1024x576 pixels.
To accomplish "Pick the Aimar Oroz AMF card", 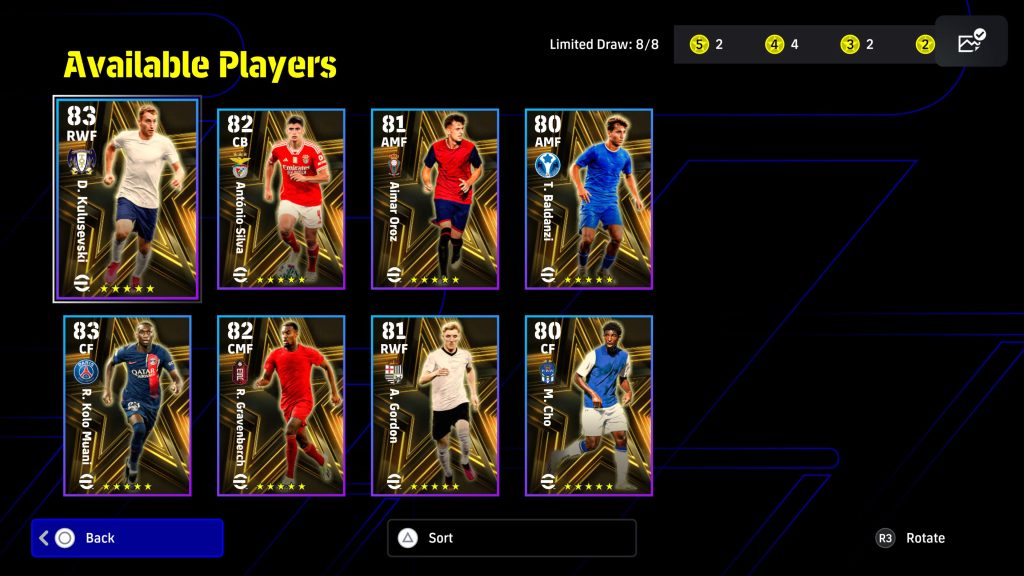I will coord(435,198).
